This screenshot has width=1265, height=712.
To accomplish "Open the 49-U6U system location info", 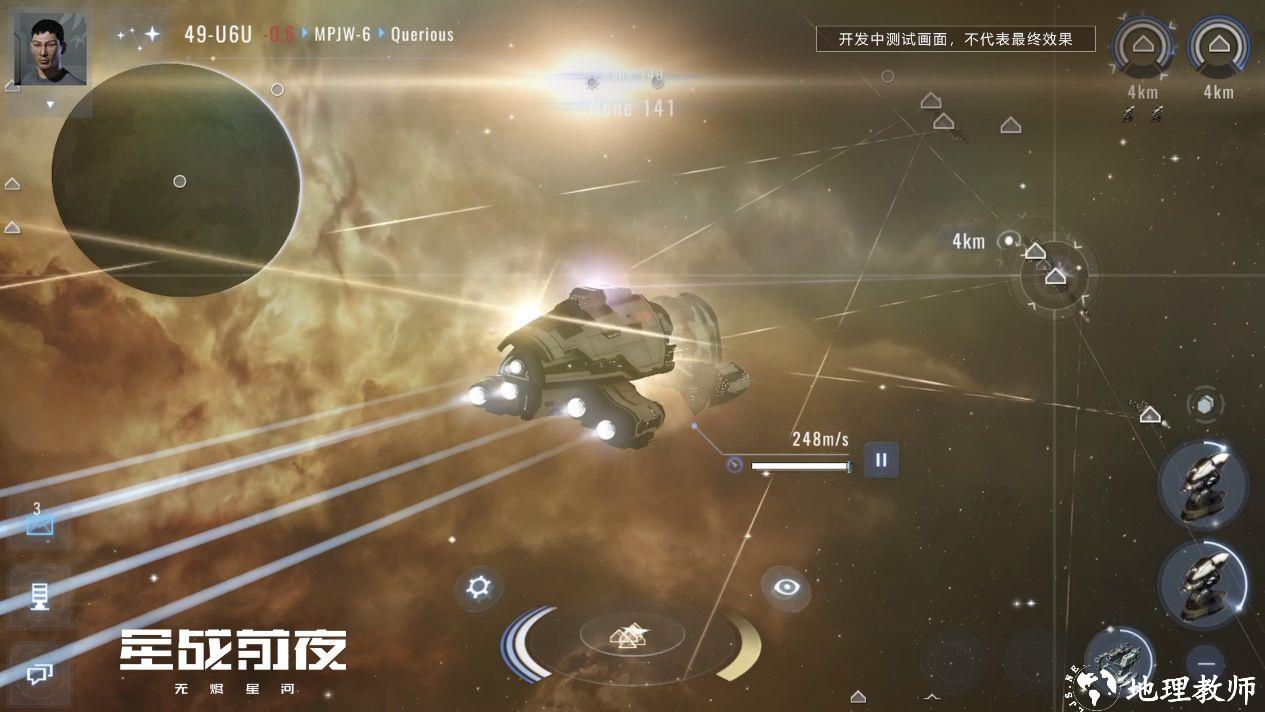I will [x=217, y=34].
